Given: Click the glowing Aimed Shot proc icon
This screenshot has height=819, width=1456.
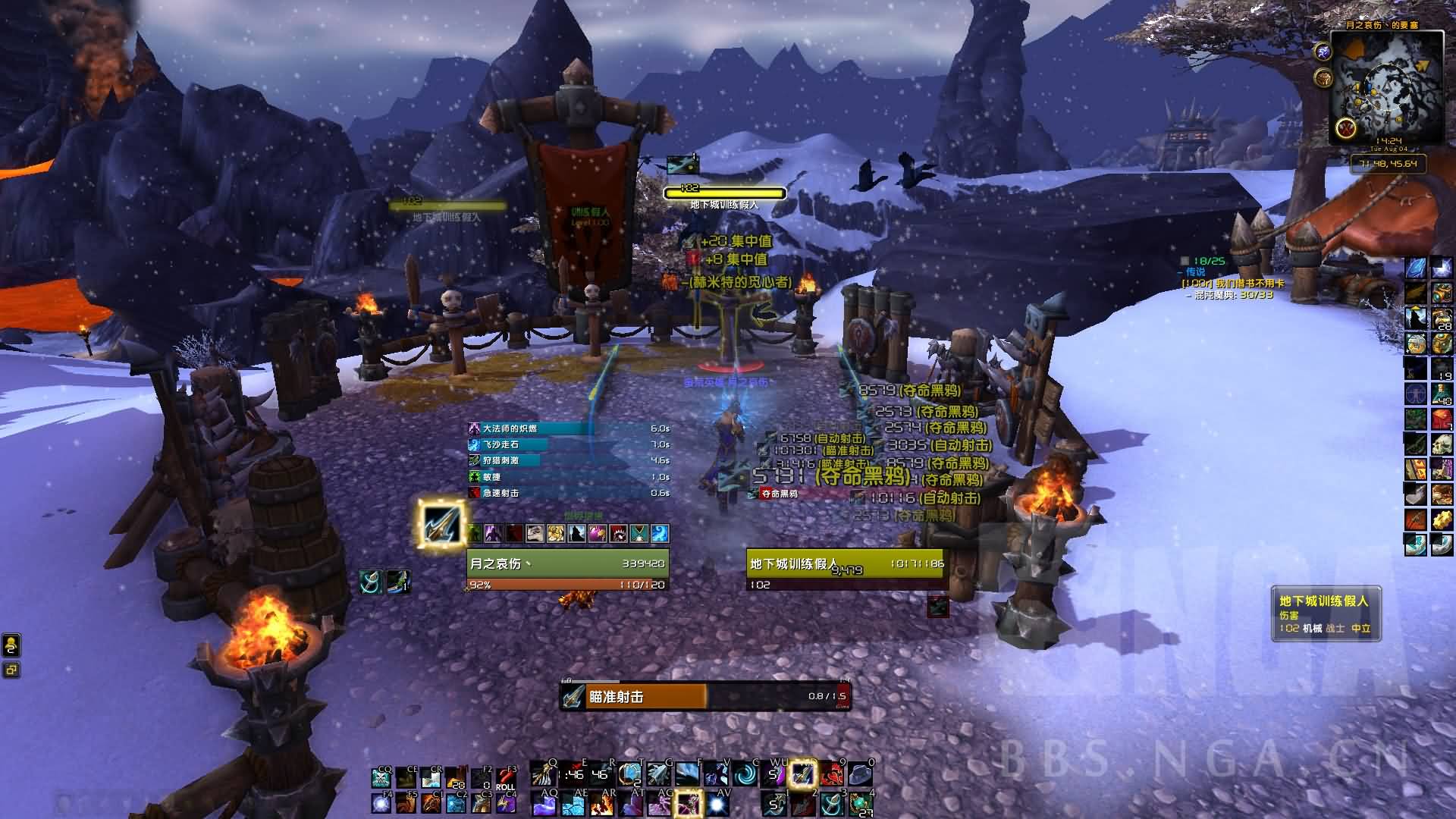Looking at the screenshot, I should (x=441, y=523).
